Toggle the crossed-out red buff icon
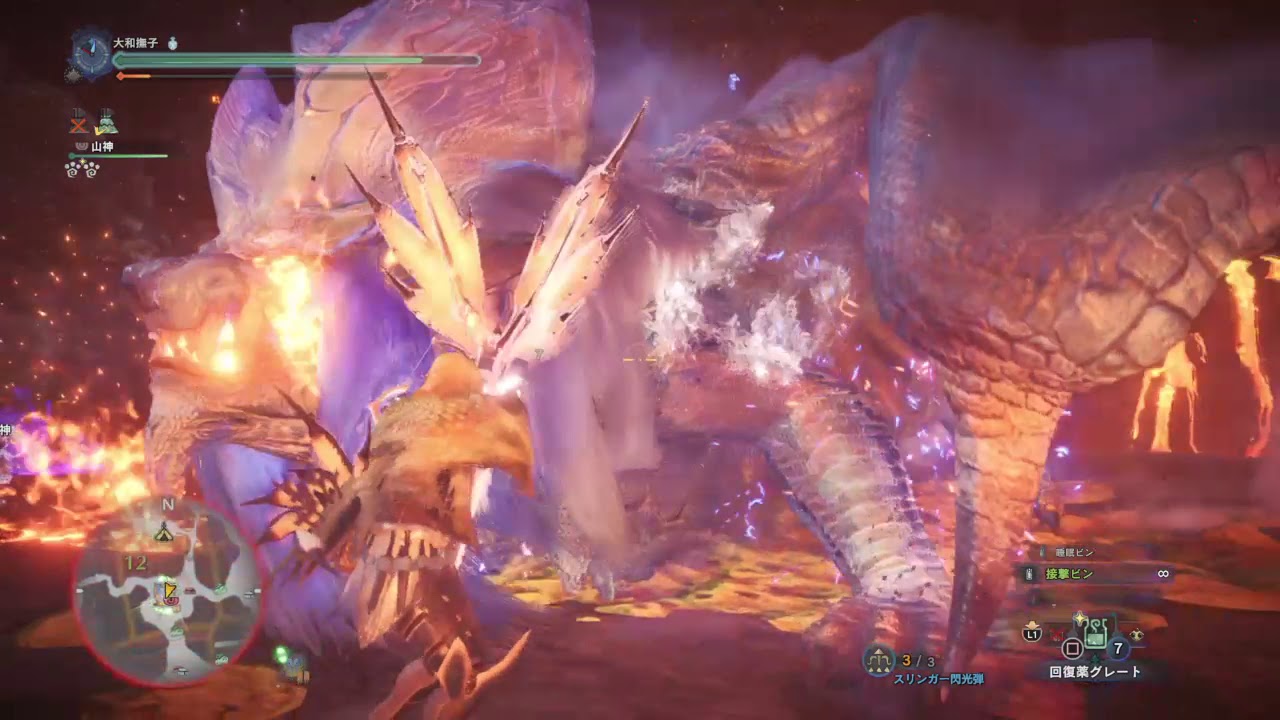Screen dimensions: 1280x720 coord(78,122)
